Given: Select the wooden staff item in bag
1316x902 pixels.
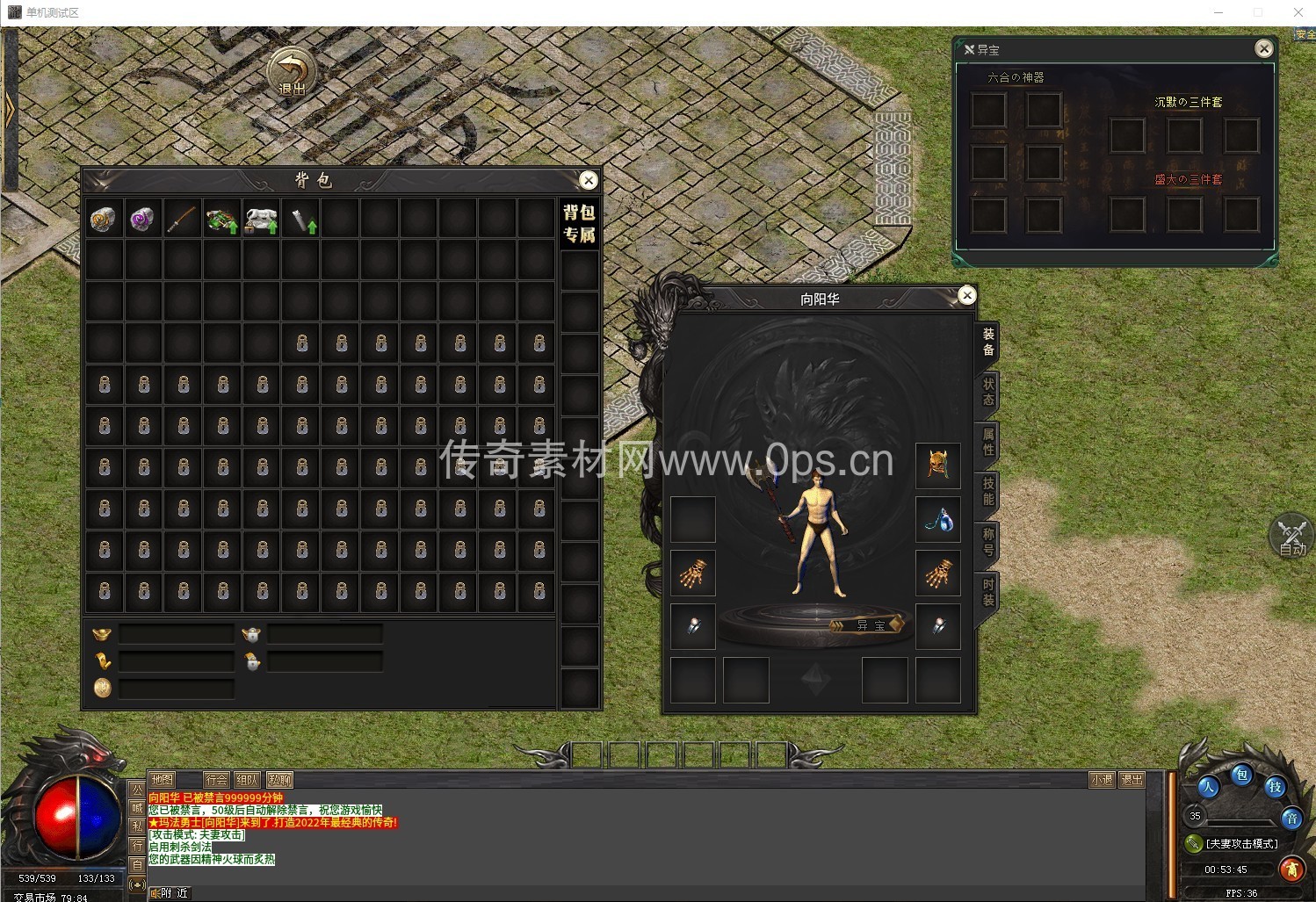Looking at the screenshot, I should click(x=182, y=219).
